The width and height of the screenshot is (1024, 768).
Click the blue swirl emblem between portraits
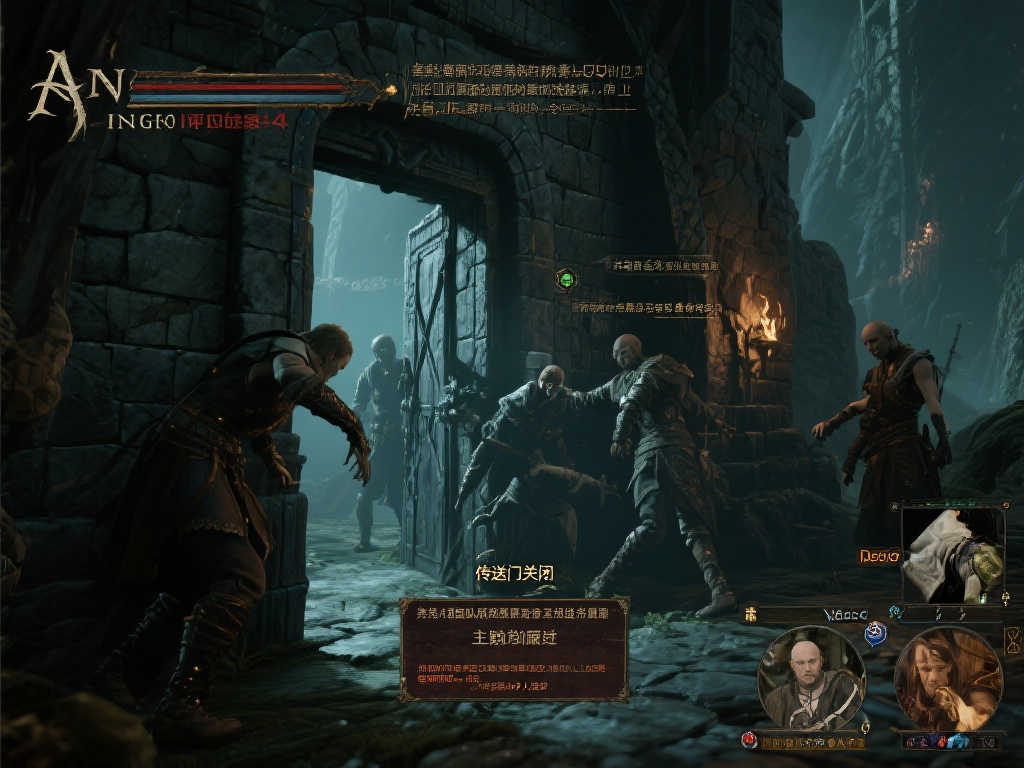(x=875, y=633)
